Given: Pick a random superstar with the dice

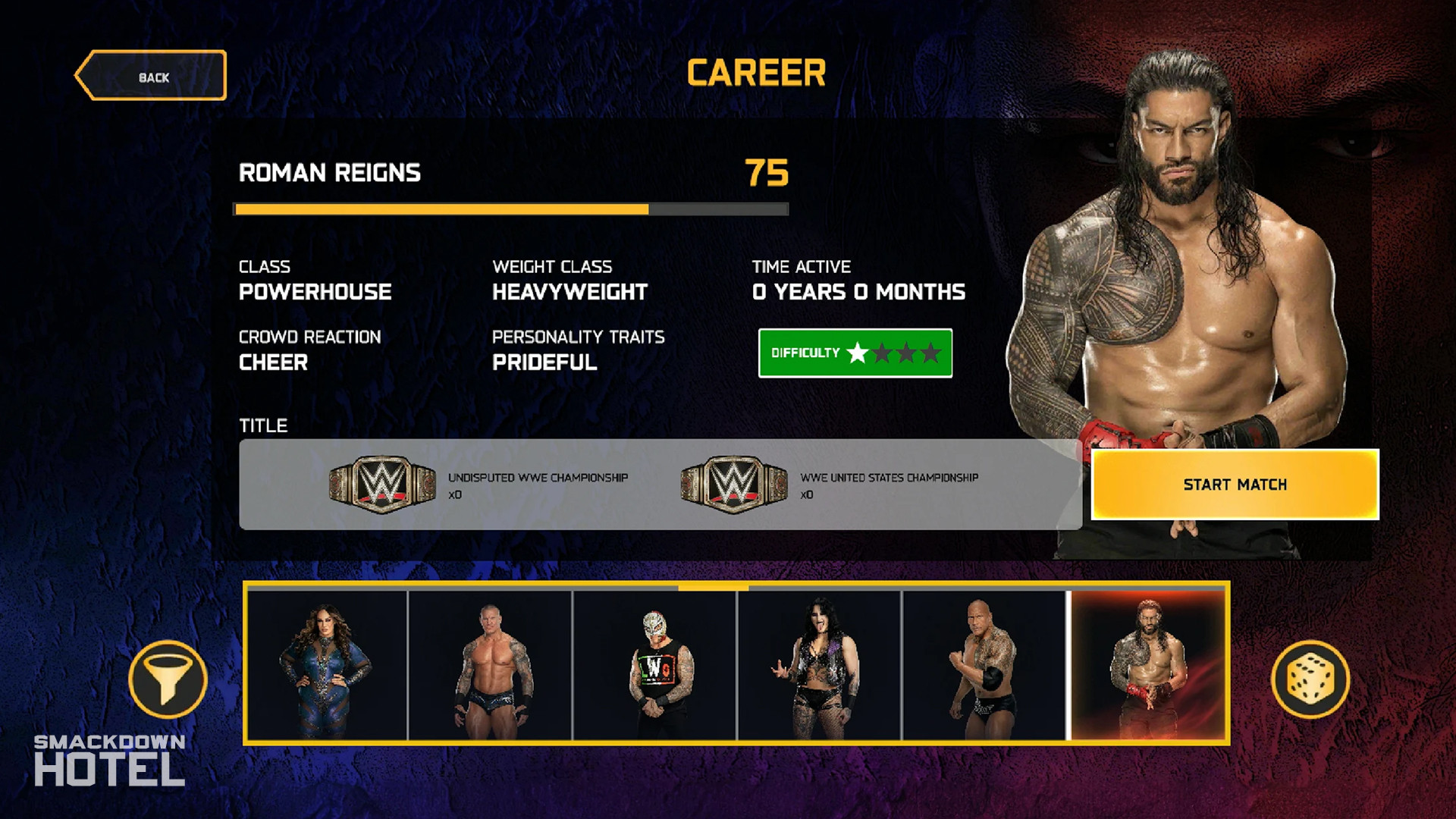Looking at the screenshot, I should point(1310,679).
